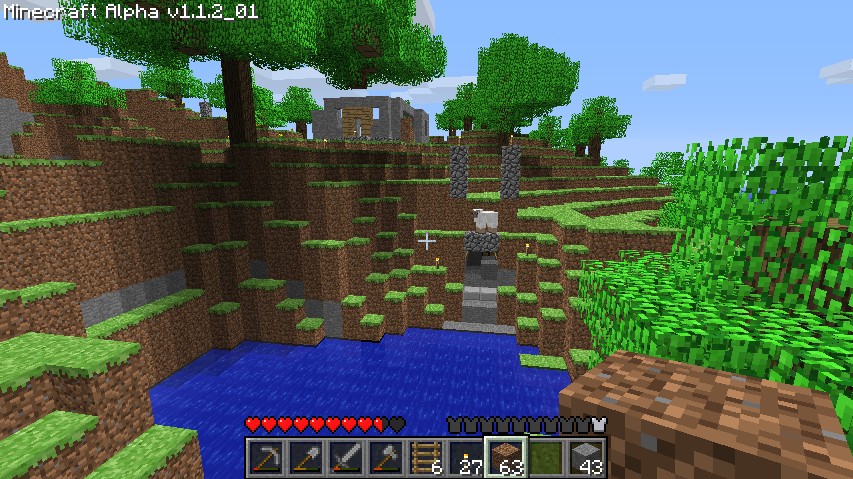Select the shovel in the hotbar
The image size is (853, 479).
tap(305, 458)
